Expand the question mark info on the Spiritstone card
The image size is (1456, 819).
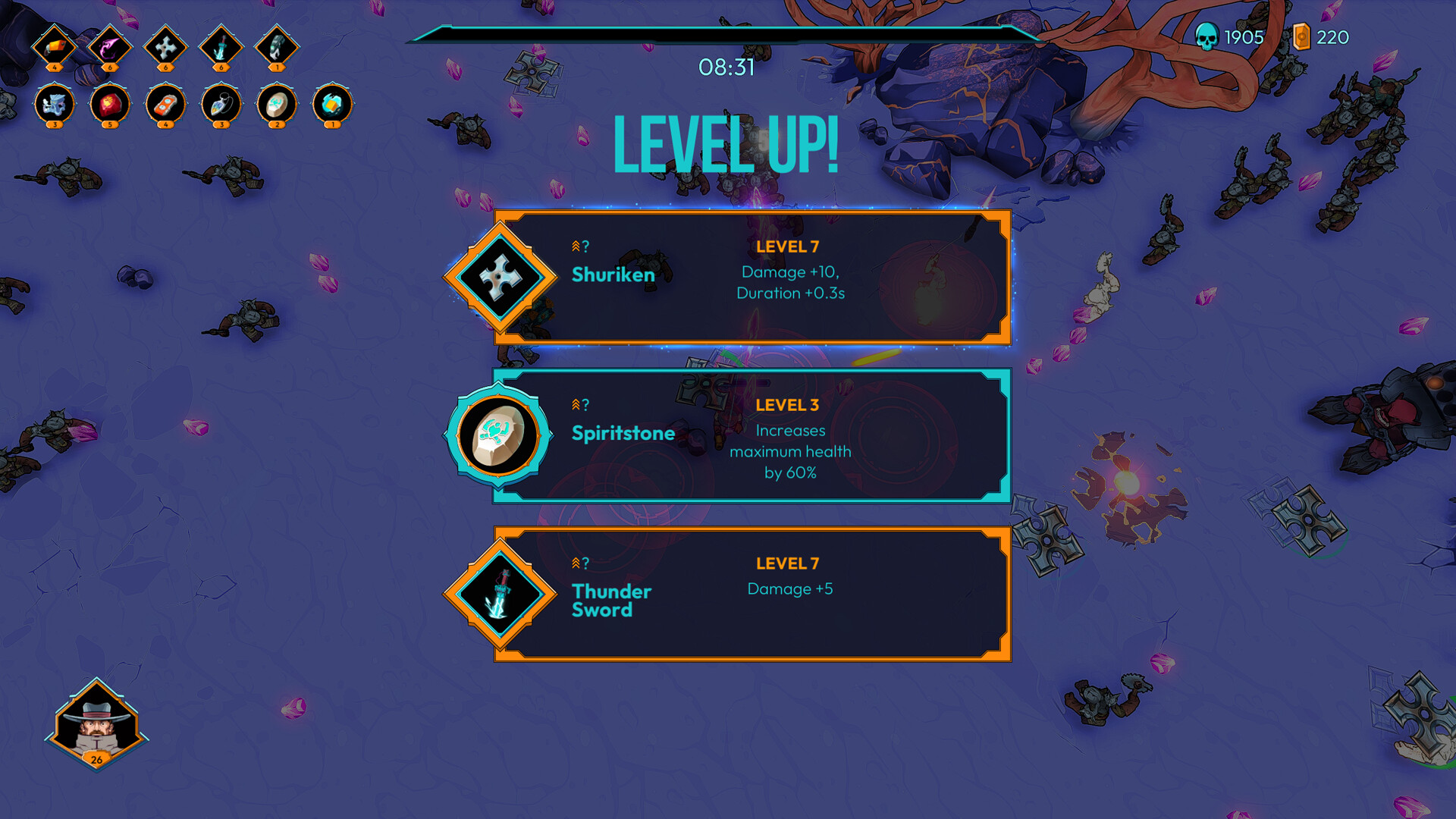(579, 405)
